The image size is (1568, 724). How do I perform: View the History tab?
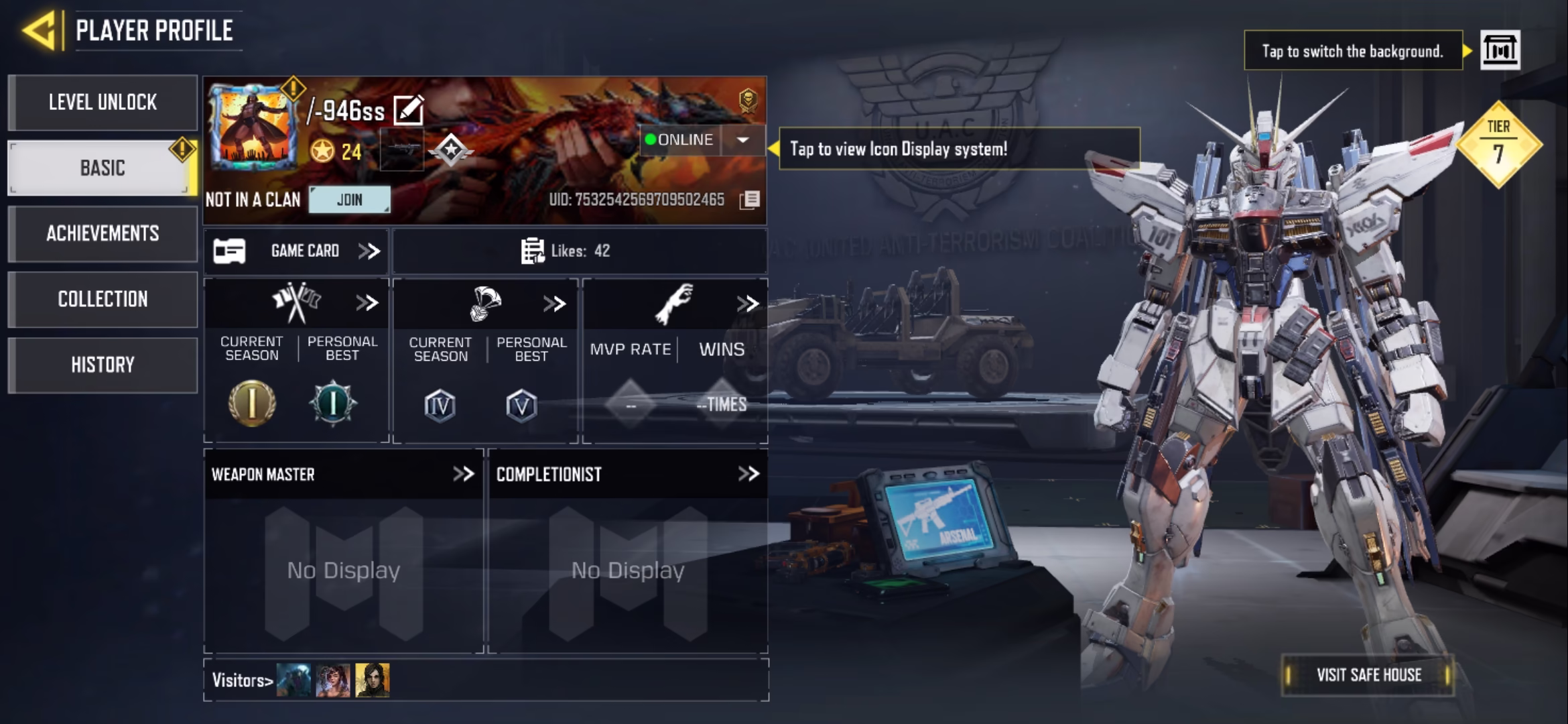(103, 365)
